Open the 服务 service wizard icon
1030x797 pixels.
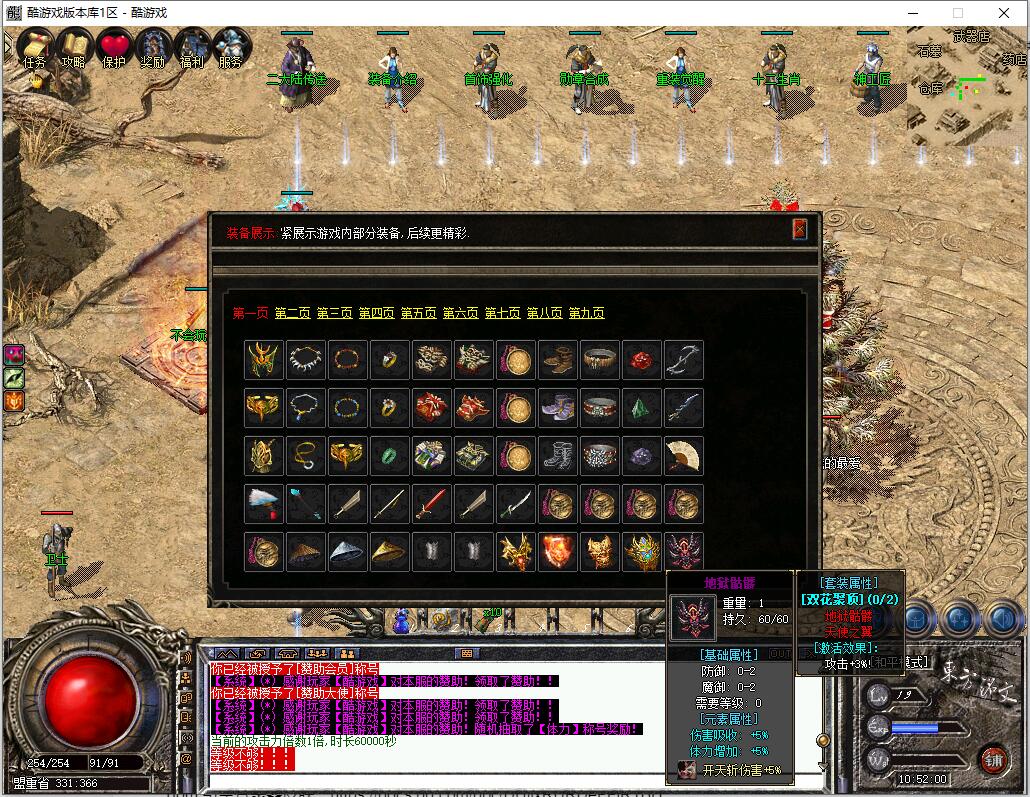click(230, 46)
